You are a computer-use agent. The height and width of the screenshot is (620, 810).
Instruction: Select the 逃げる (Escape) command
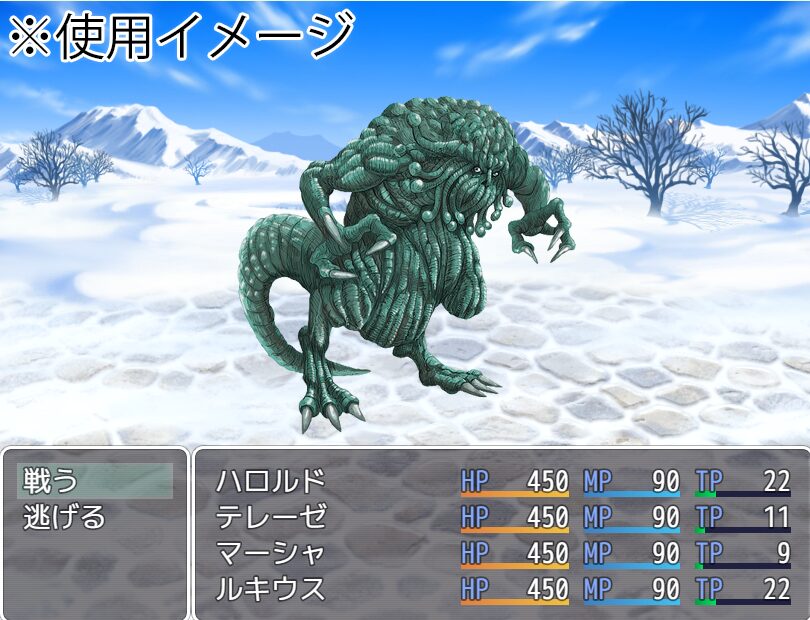tap(64, 517)
